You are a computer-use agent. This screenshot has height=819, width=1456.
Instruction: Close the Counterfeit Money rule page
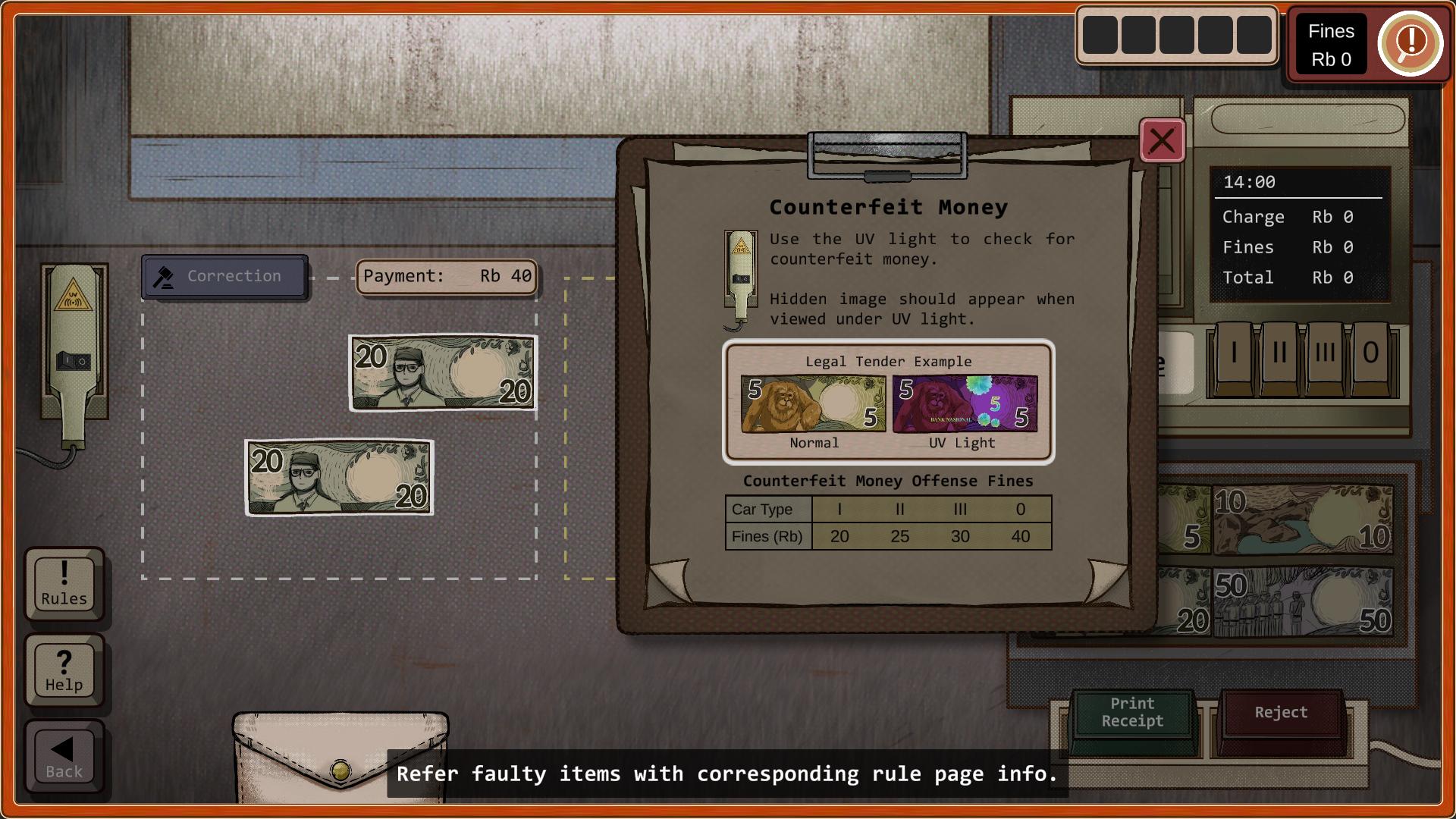pyautogui.click(x=1162, y=141)
